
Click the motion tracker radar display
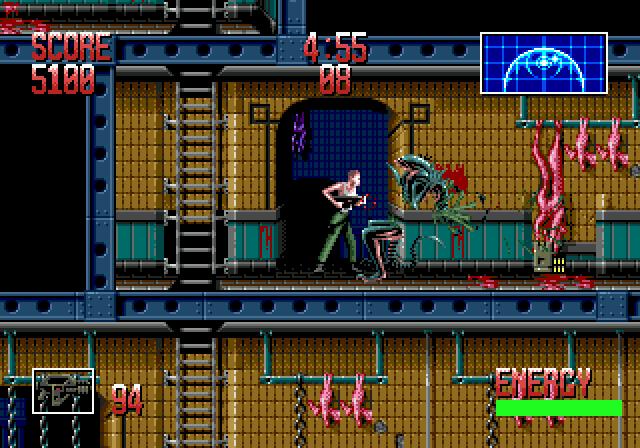coord(543,63)
